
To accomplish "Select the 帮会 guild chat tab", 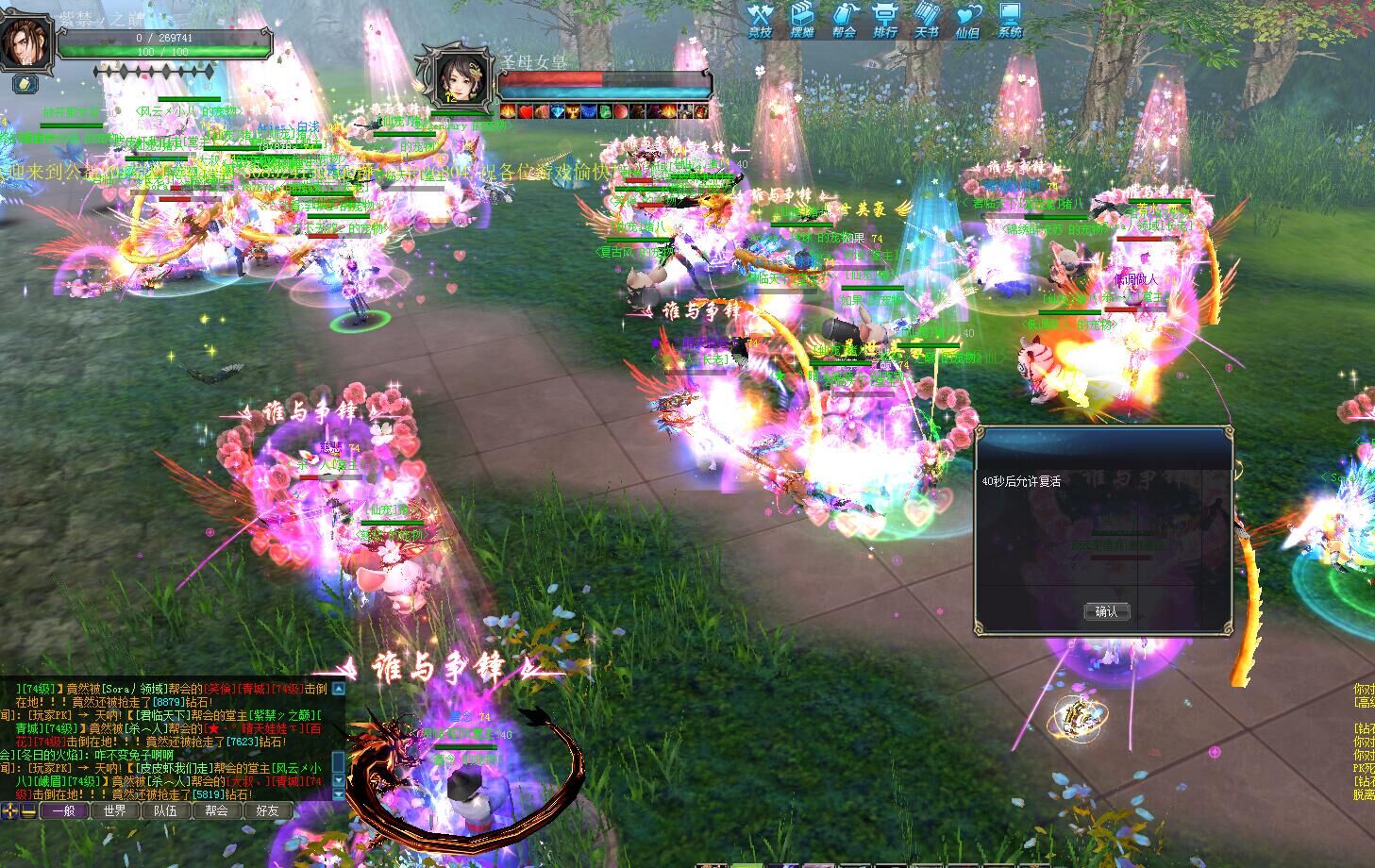I will [217, 810].
